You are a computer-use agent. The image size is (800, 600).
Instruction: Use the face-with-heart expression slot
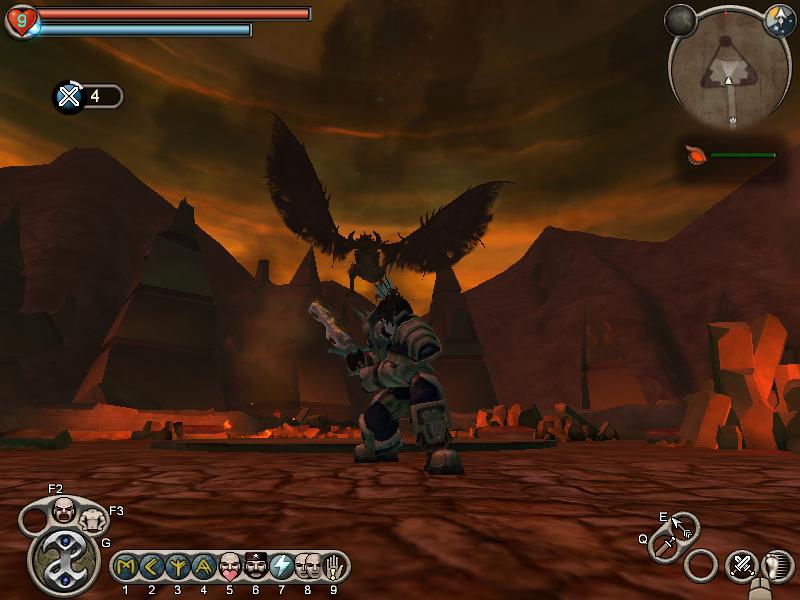pos(230,568)
